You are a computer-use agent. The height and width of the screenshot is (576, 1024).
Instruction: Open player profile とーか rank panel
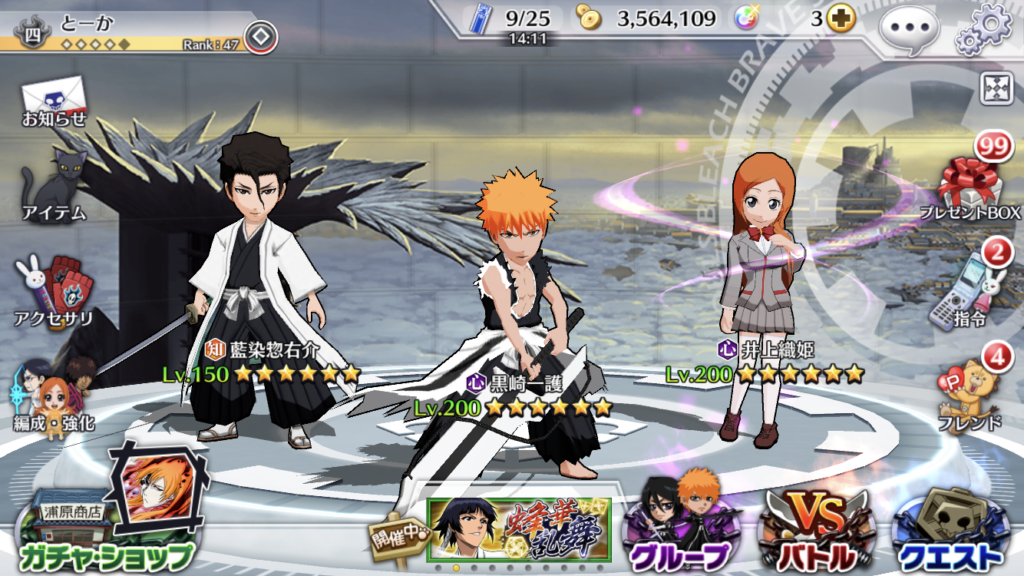pyautogui.click(x=120, y=30)
